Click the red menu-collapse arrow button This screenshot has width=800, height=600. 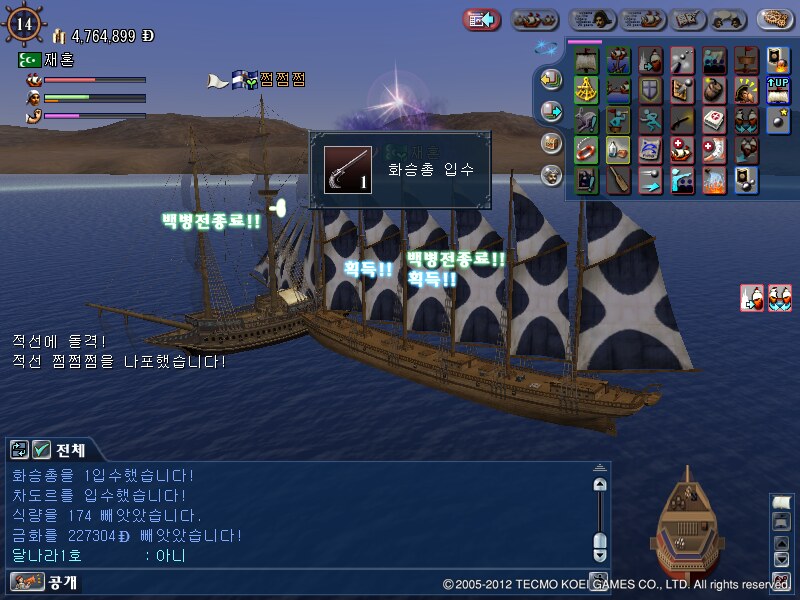[x=481, y=19]
